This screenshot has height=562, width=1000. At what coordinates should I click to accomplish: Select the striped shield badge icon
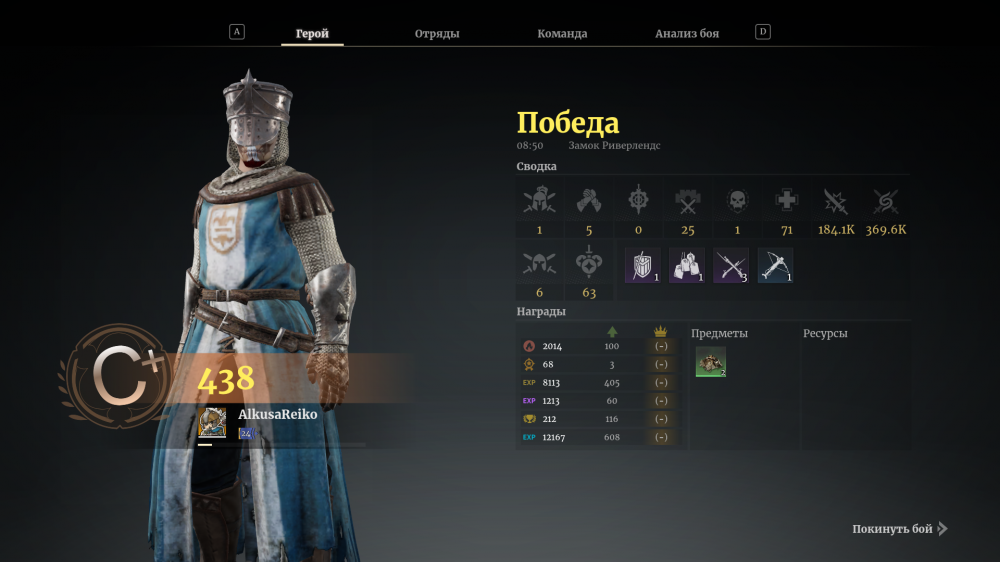[x=643, y=265]
